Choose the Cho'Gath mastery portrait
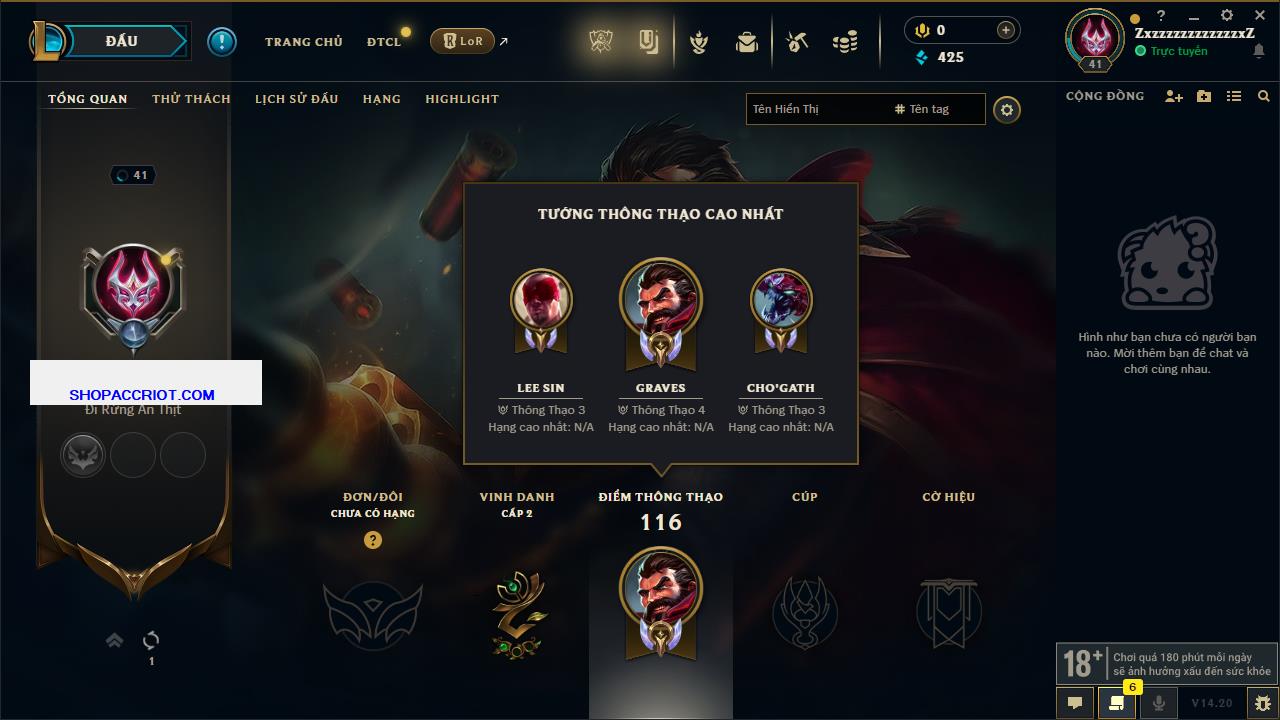 pos(781,300)
